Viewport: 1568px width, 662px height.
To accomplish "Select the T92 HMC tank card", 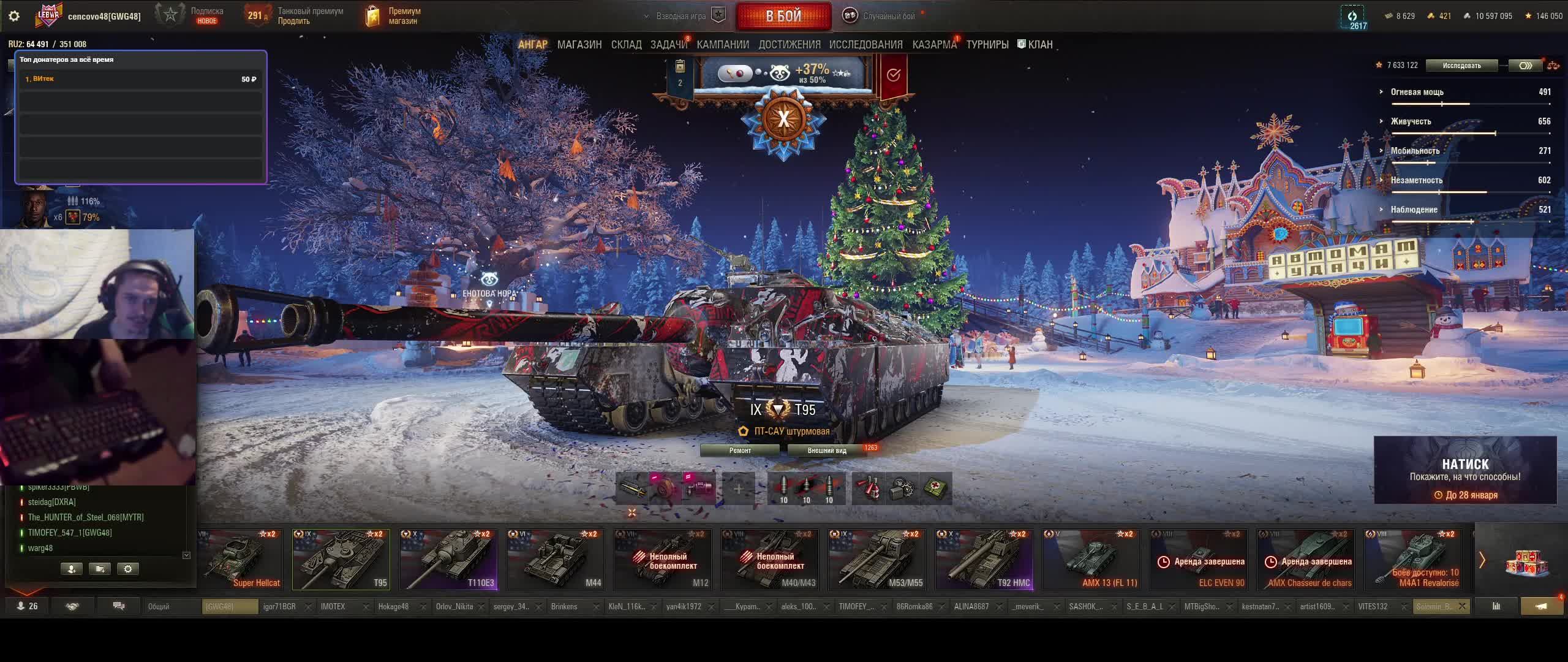I will [x=984, y=560].
